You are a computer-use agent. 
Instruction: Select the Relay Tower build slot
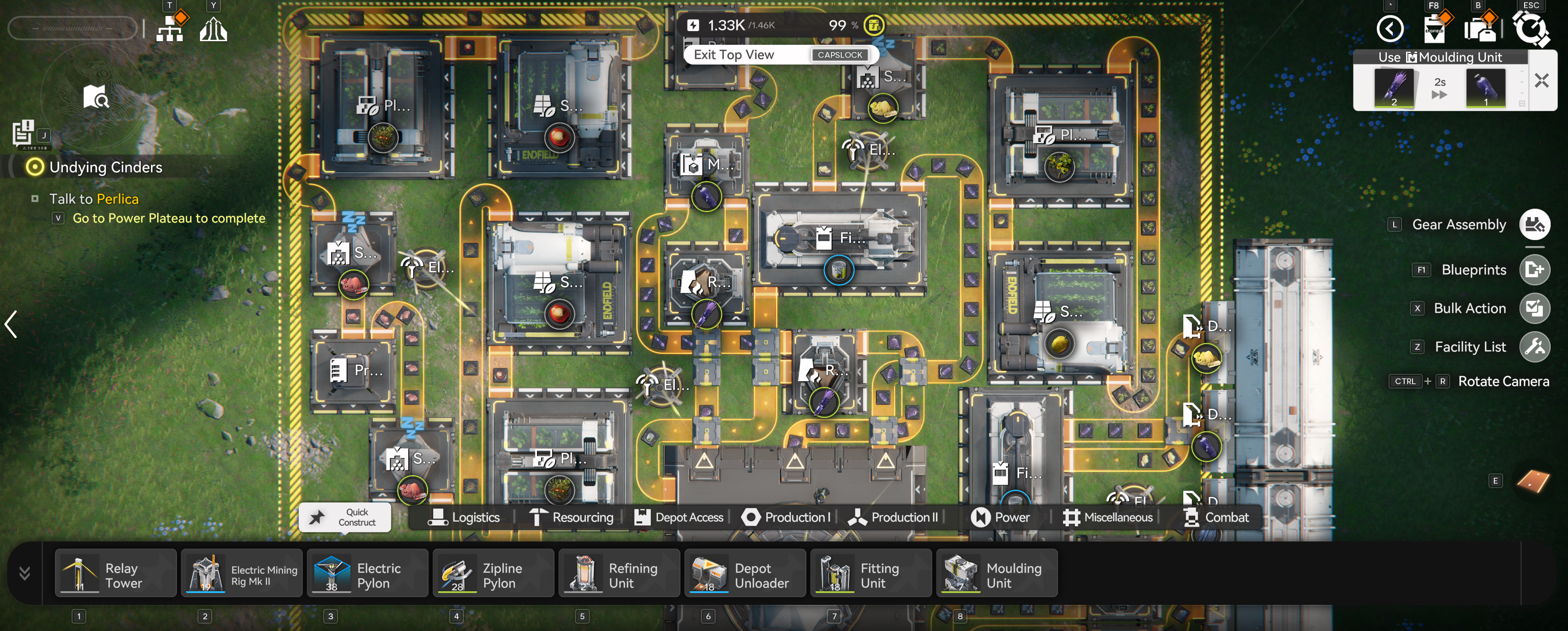click(115, 574)
